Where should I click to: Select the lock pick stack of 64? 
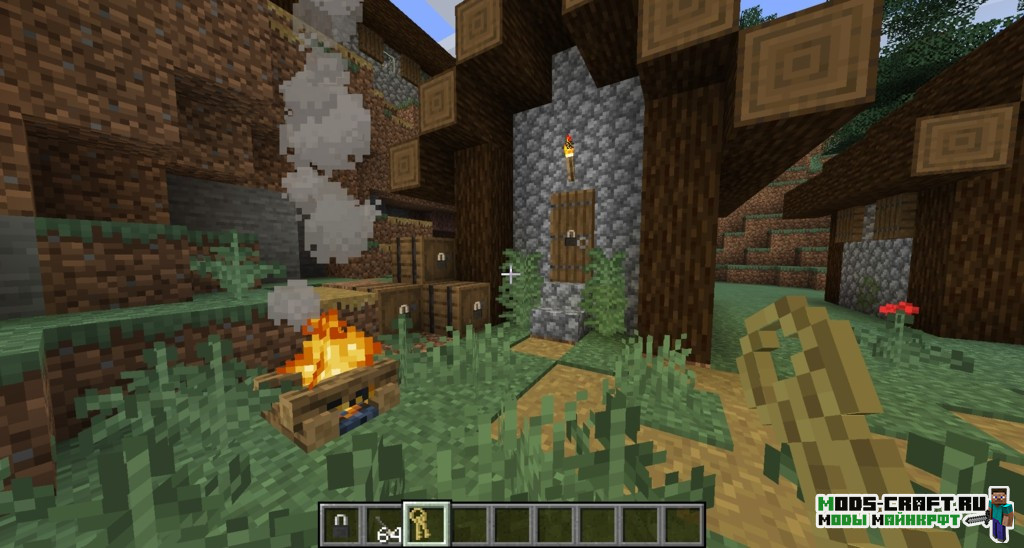pos(383,524)
